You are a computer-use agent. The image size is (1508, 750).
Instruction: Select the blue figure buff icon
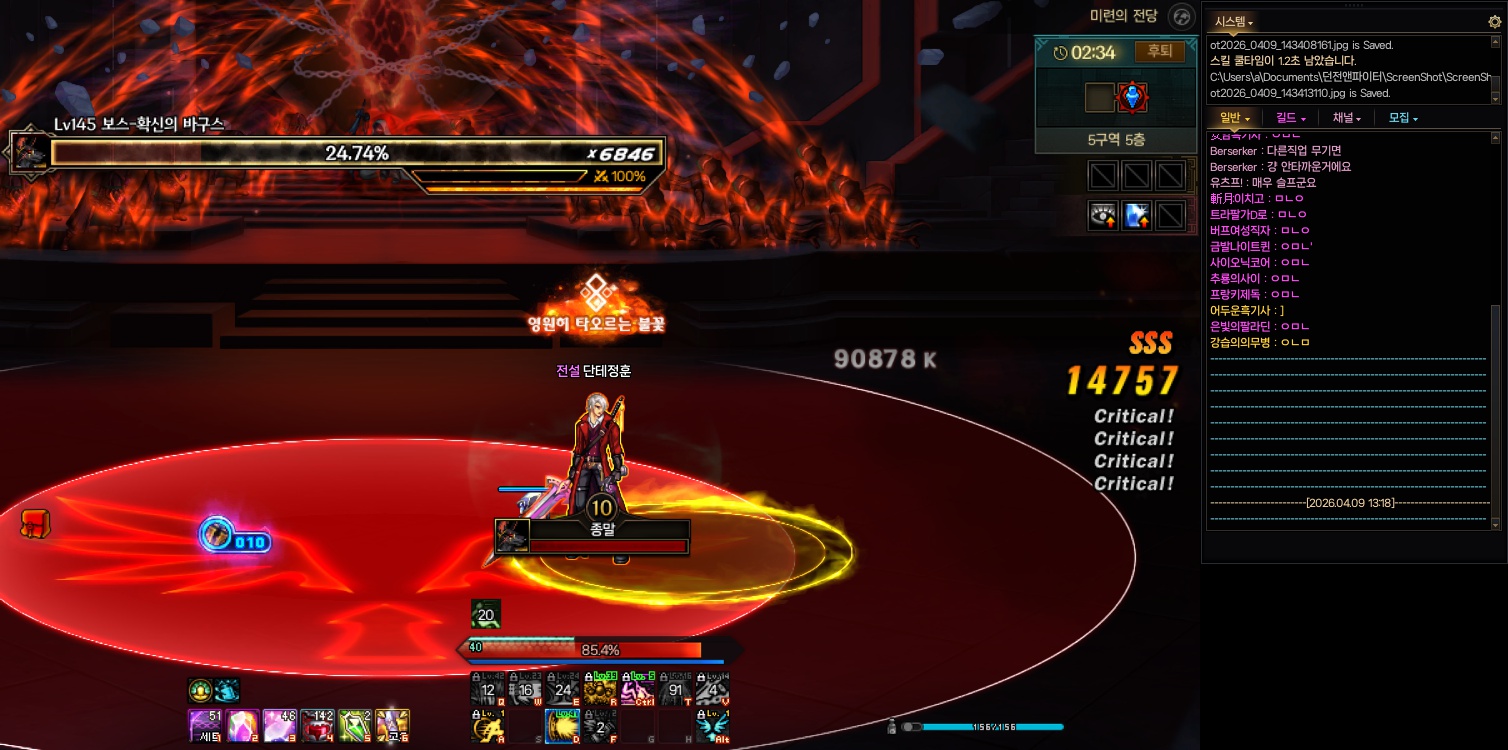[1137, 215]
